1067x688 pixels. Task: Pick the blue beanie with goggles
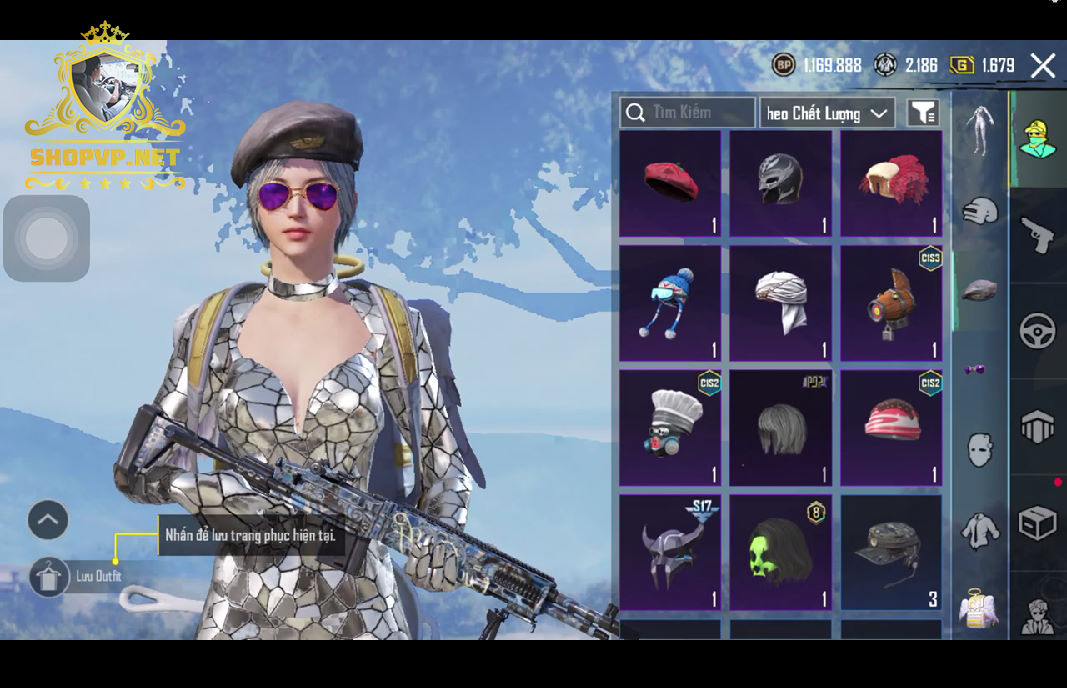(670, 303)
